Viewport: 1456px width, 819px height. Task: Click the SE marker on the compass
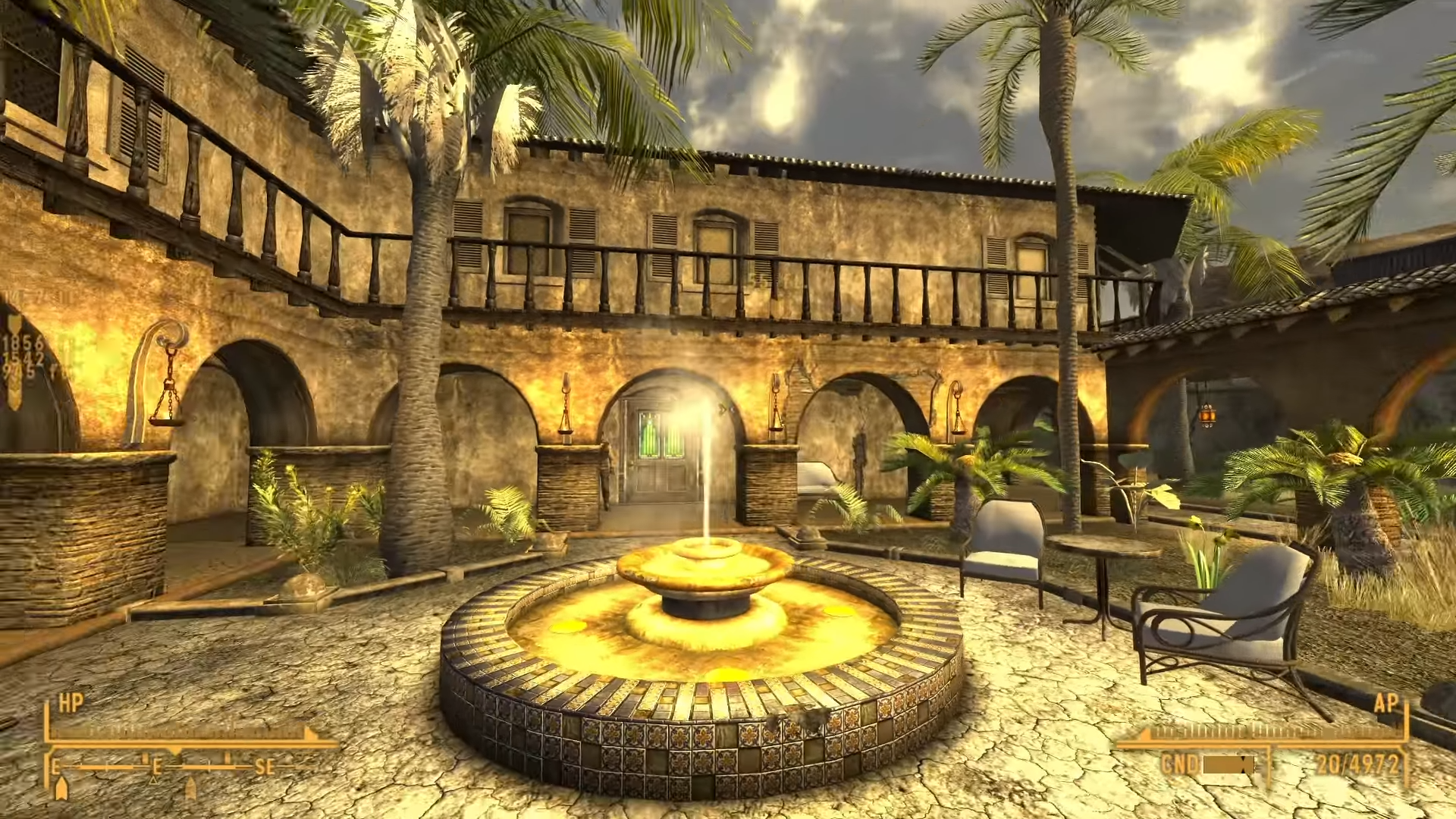pos(267,766)
